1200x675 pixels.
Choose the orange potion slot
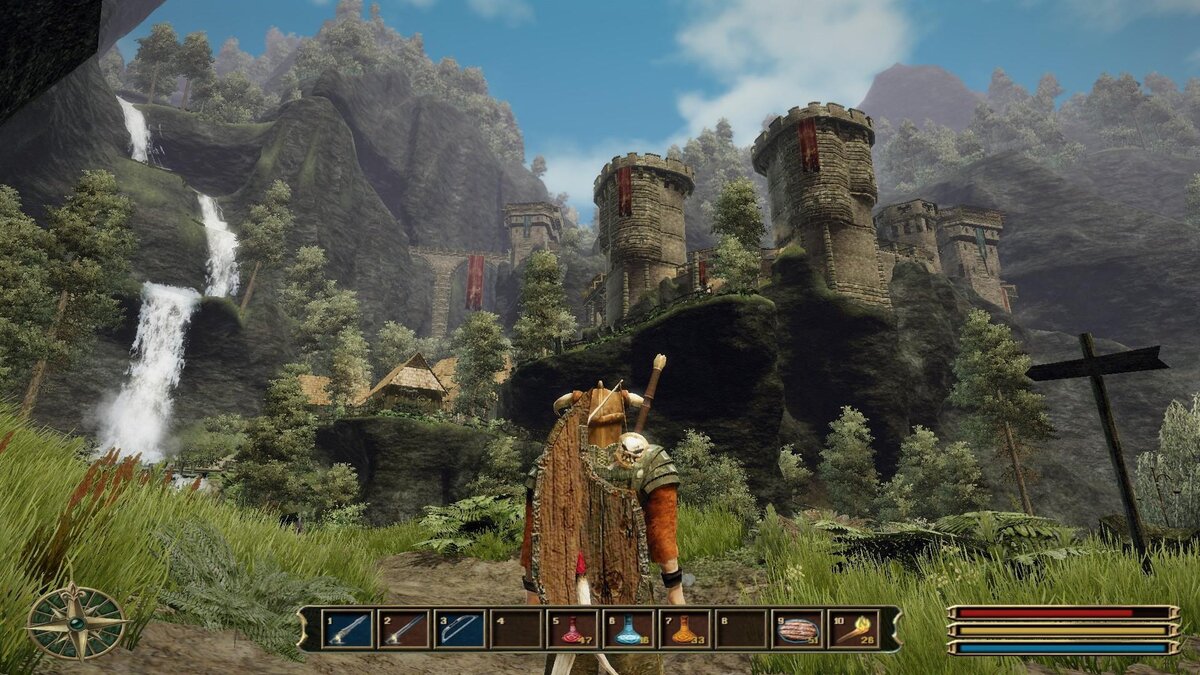click(684, 629)
